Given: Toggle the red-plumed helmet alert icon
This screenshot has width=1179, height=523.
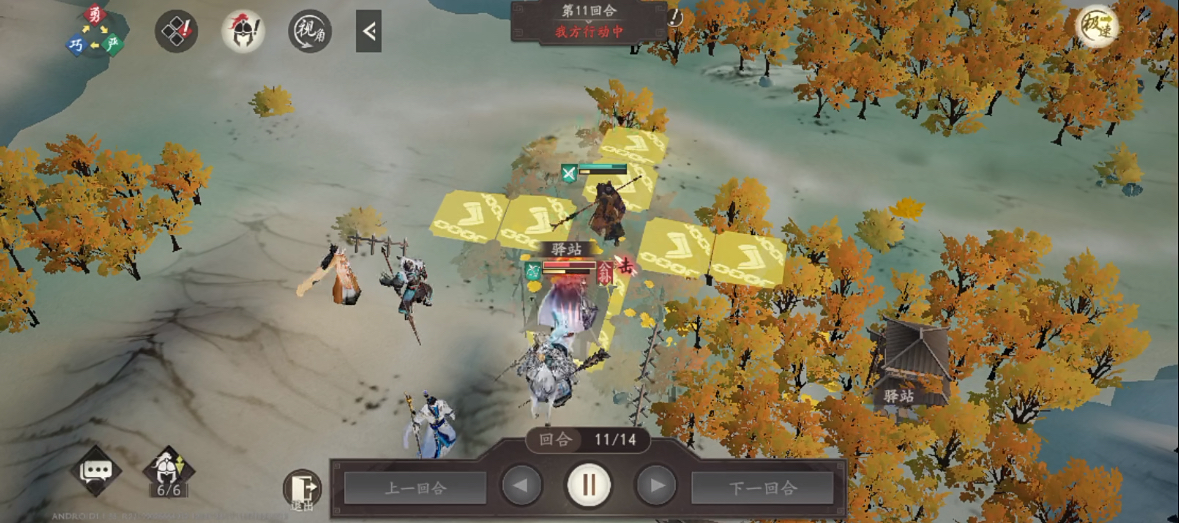Looking at the screenshot, I should click(x=243, y=31).
